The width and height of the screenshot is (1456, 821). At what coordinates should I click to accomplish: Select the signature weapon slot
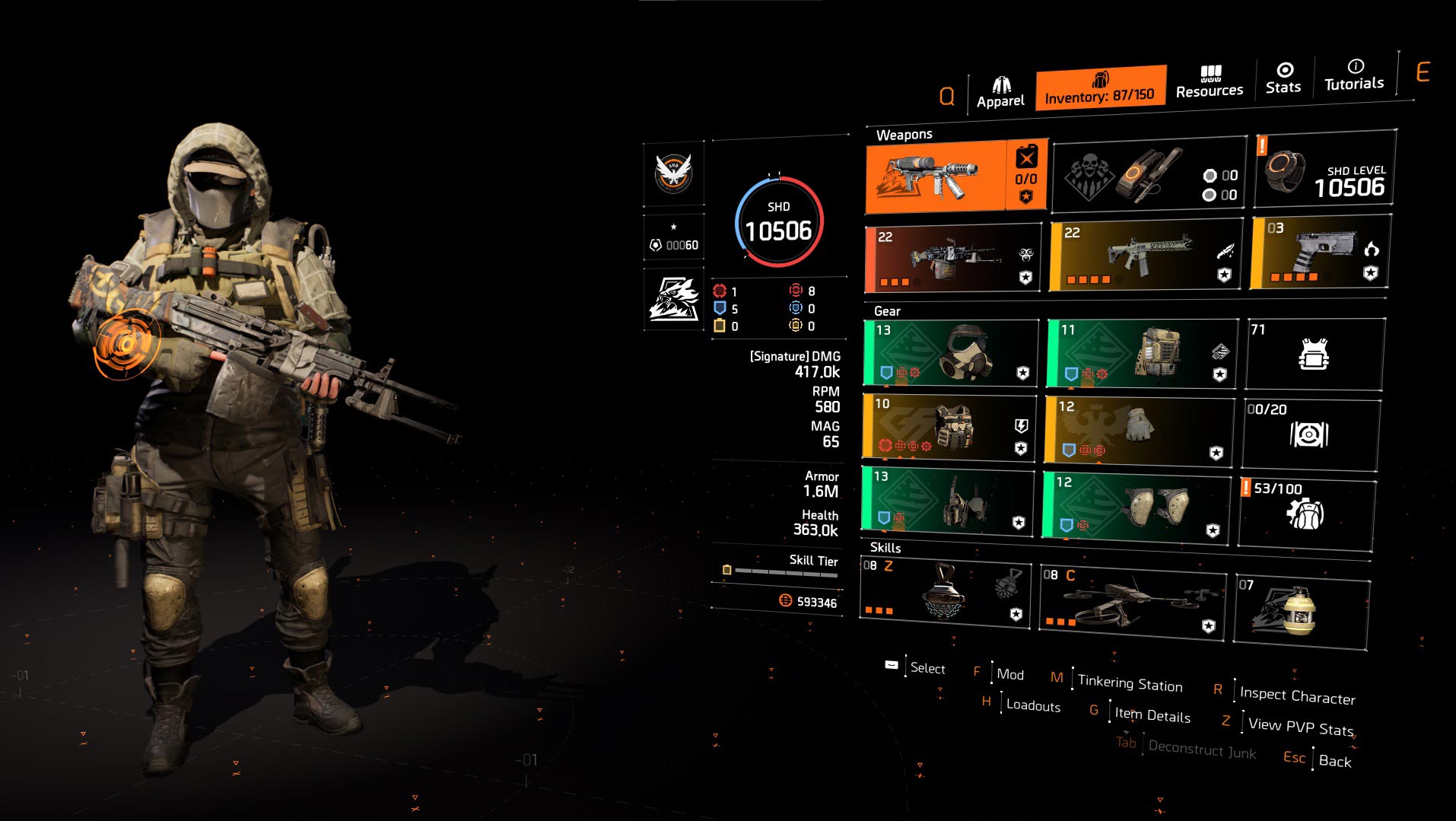(x=956, y=177)
